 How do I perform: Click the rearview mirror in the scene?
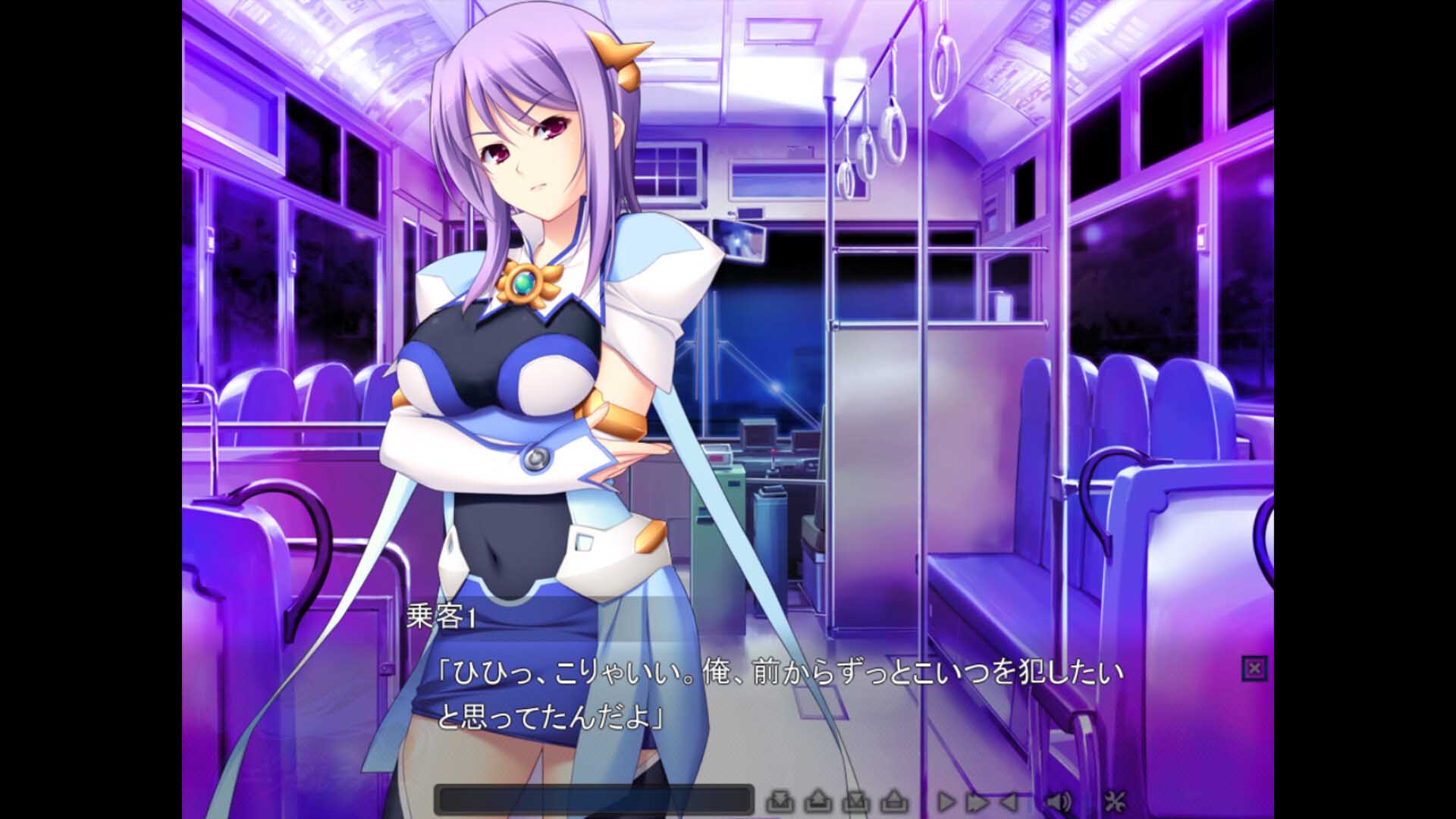tap(739, 241)
